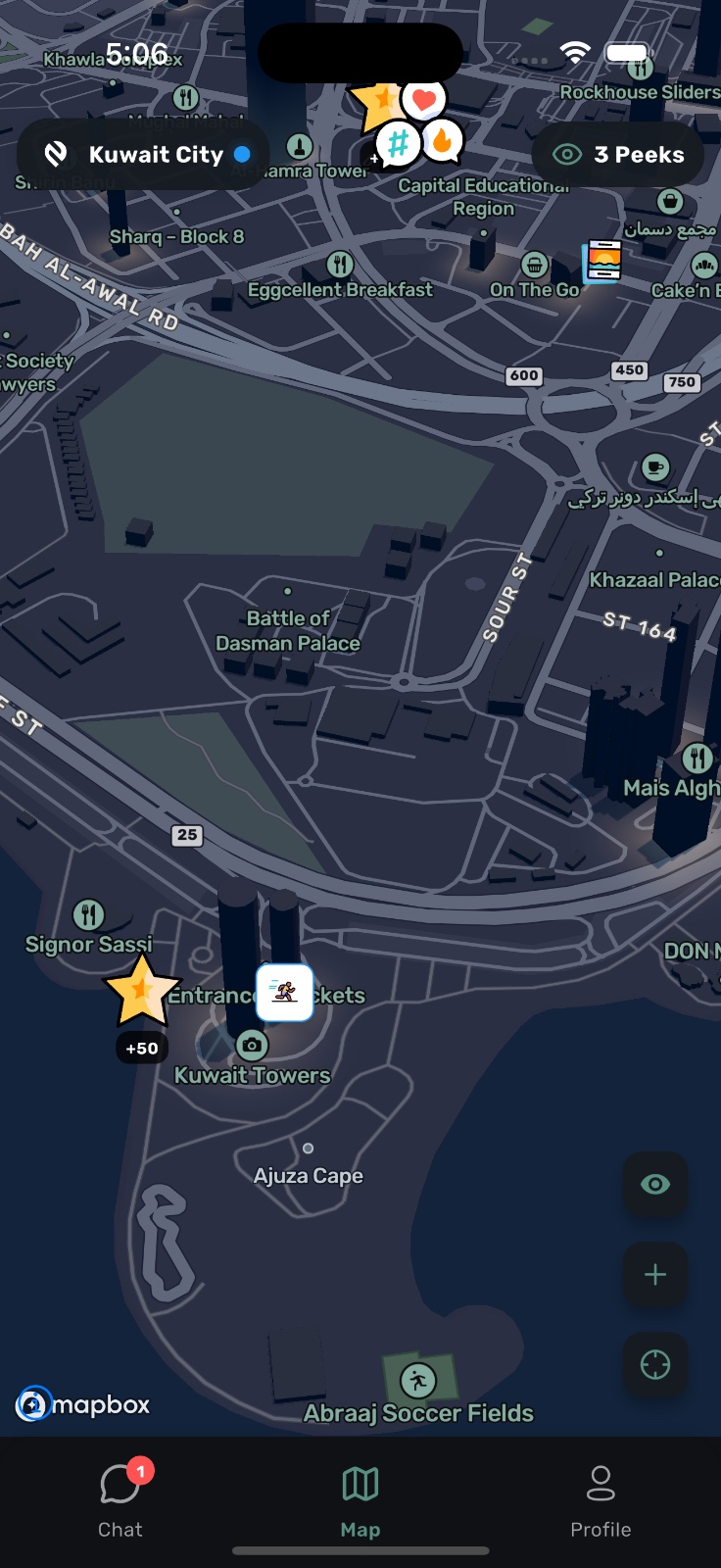This screenshot has height=1568, width=721.
Task: Collect the +50 star marker
Action: coord(142,992)
